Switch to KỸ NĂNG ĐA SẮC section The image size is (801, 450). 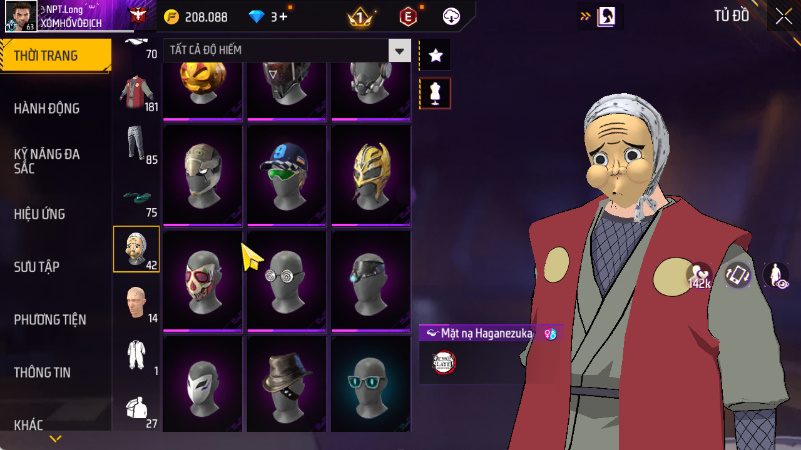[x=47, y=161]
